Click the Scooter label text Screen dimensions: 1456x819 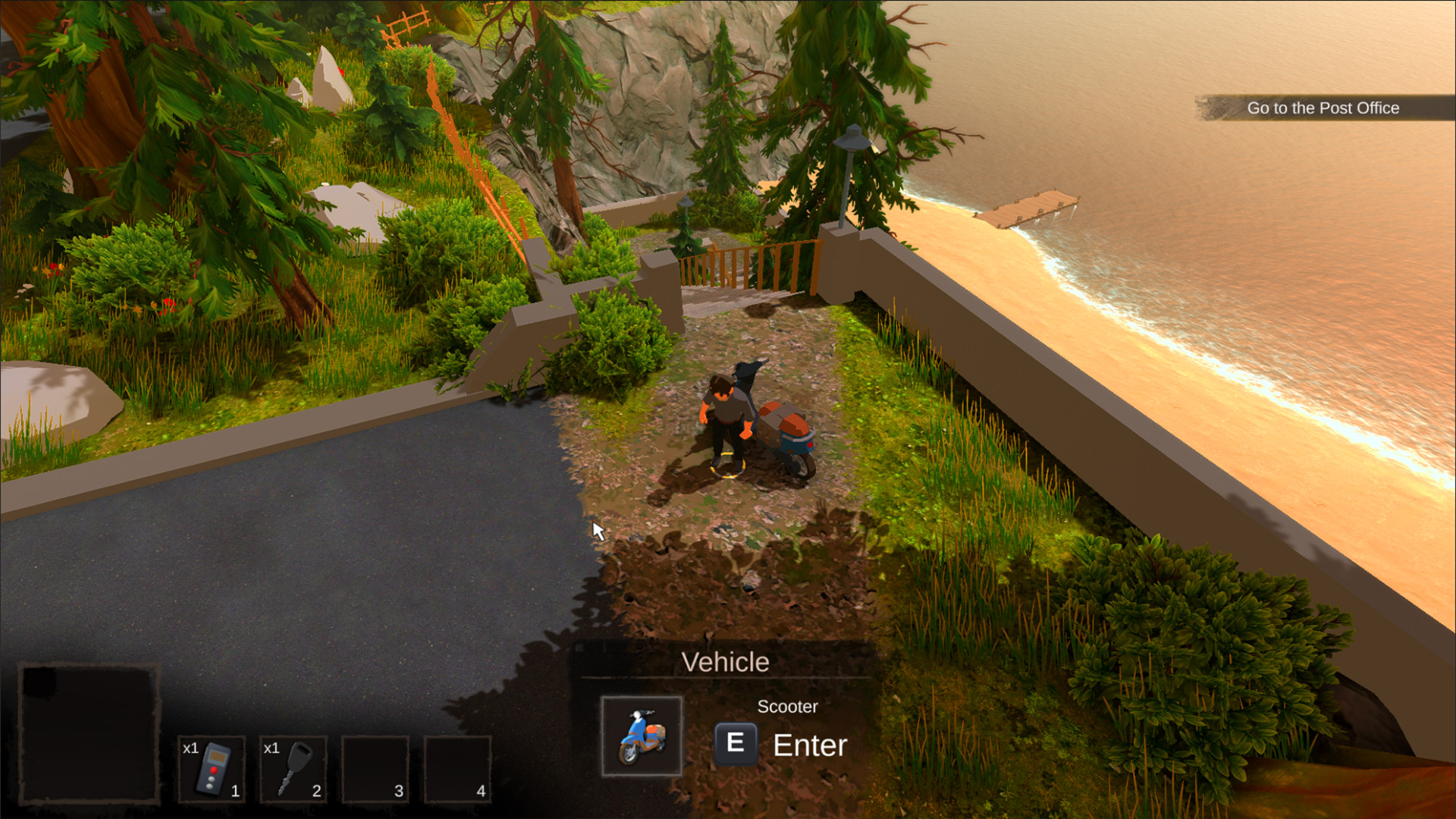[x=788, y=706]
